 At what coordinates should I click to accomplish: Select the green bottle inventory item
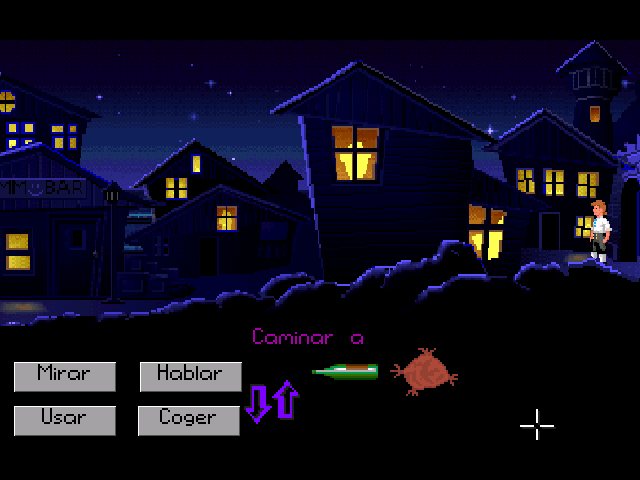346,372
